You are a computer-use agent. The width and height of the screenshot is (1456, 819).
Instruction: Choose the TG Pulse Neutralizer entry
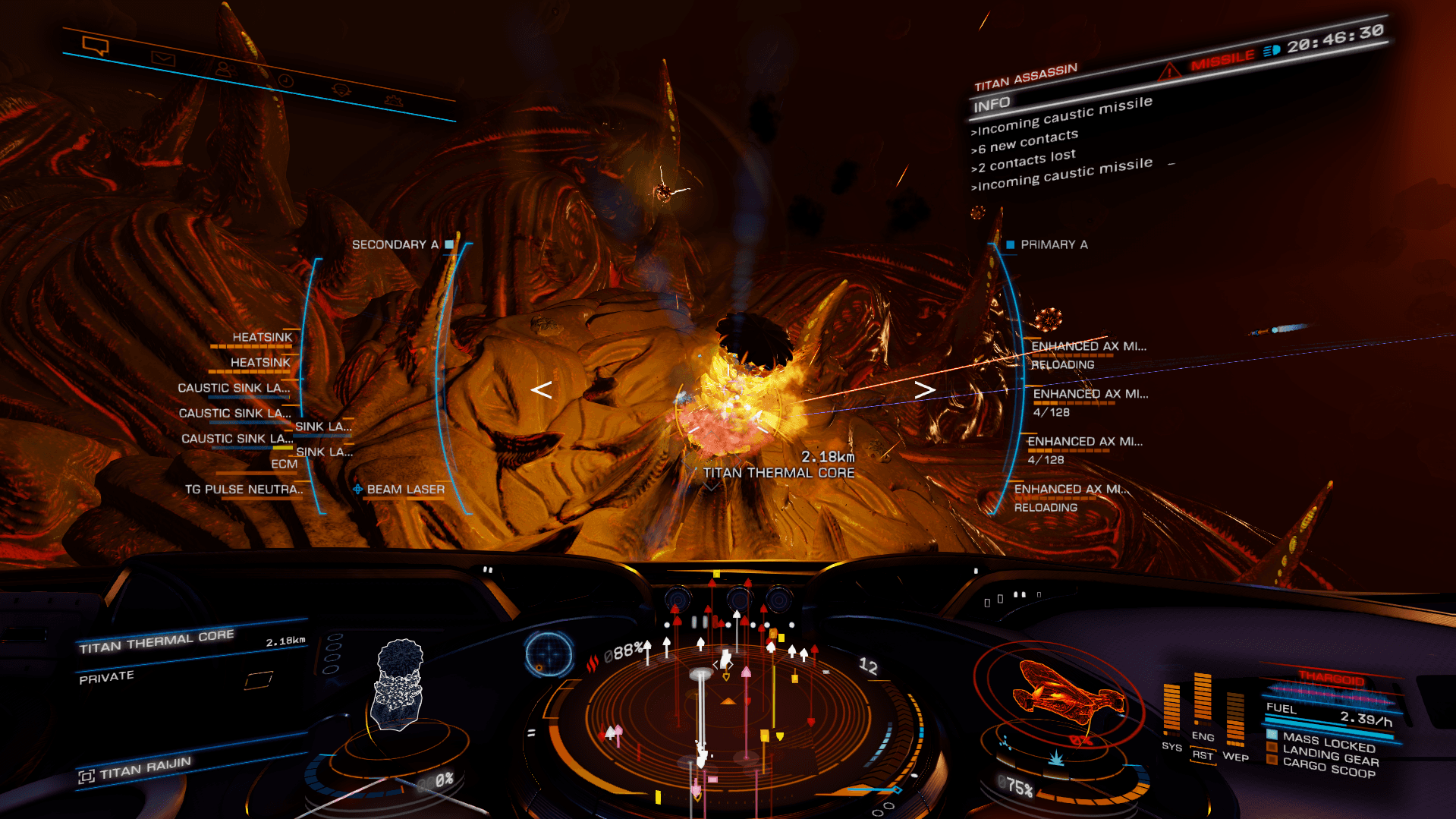[243, 490]
